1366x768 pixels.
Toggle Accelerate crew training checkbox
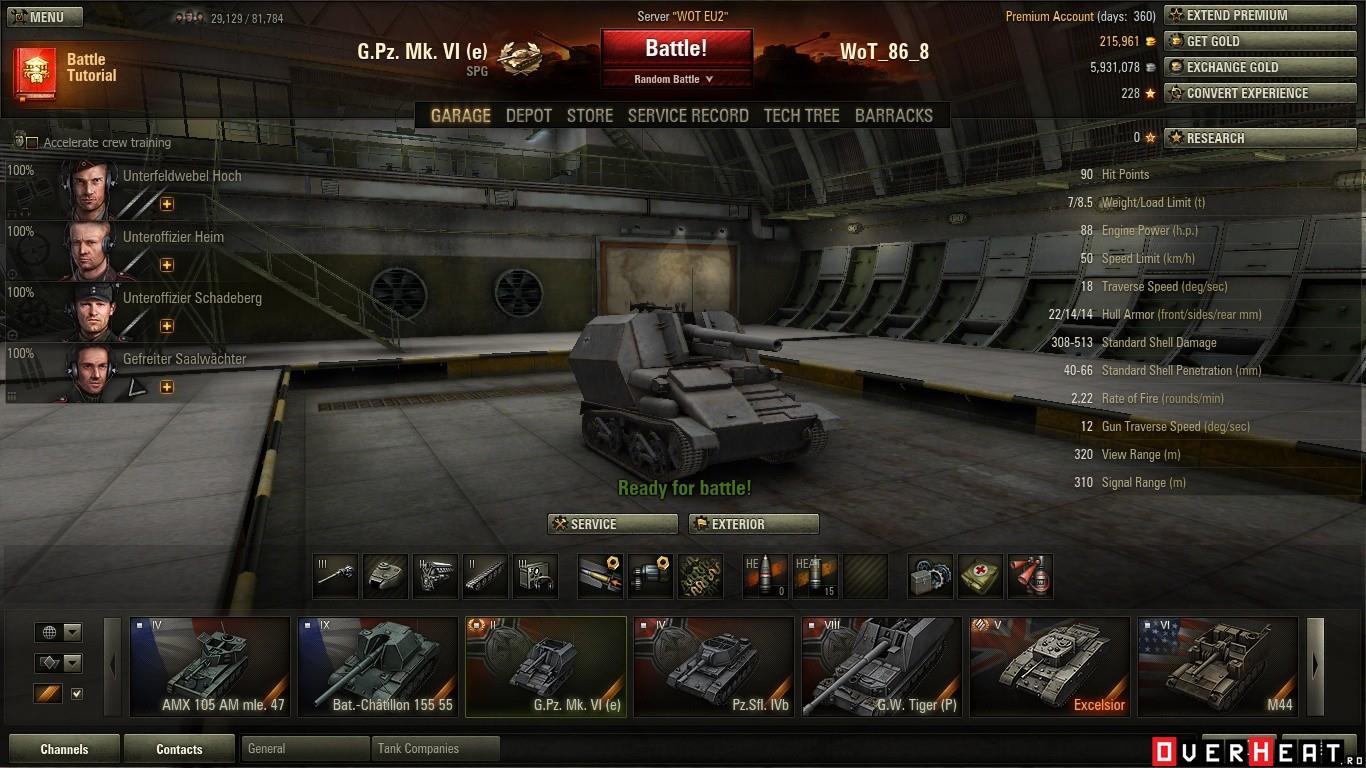(32, 143)
